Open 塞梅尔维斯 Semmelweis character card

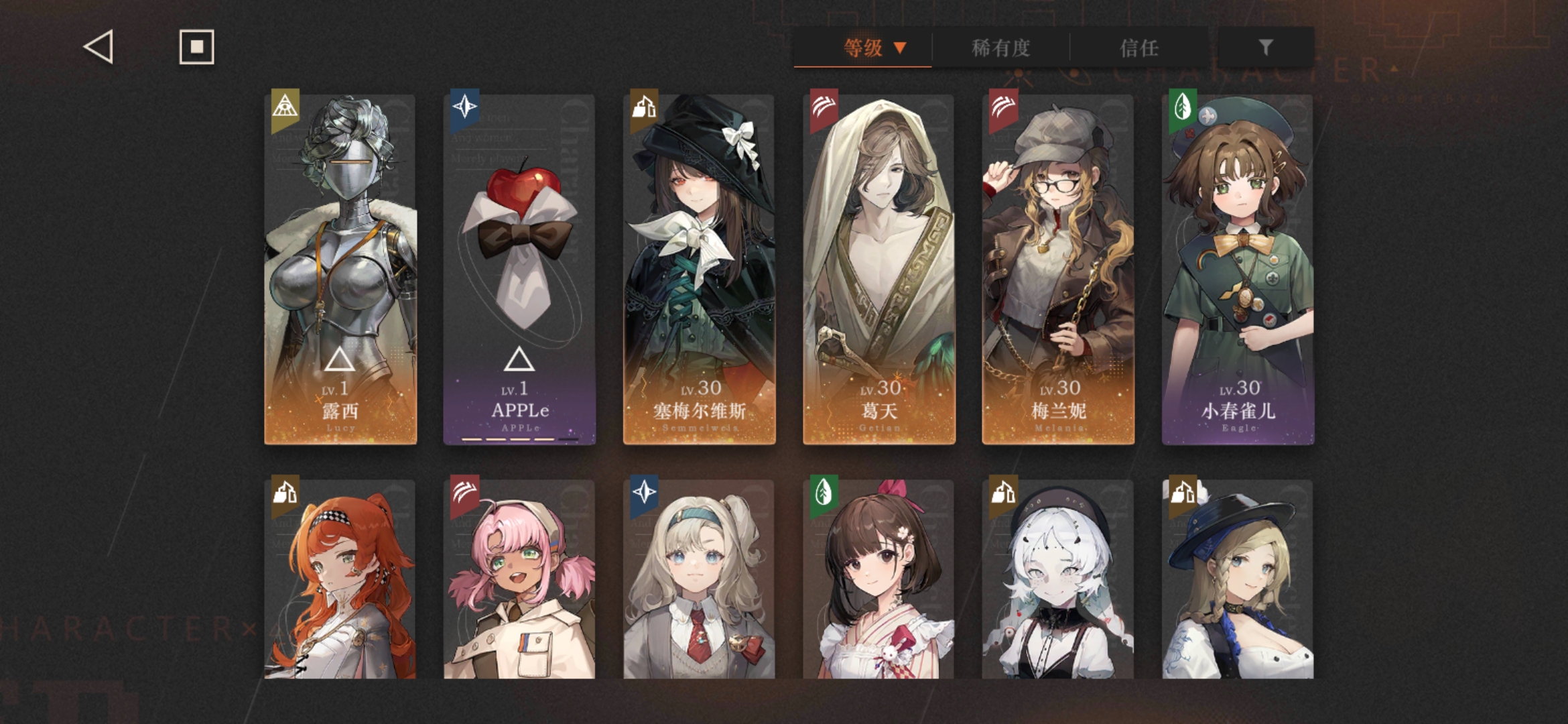pos(699,269)
